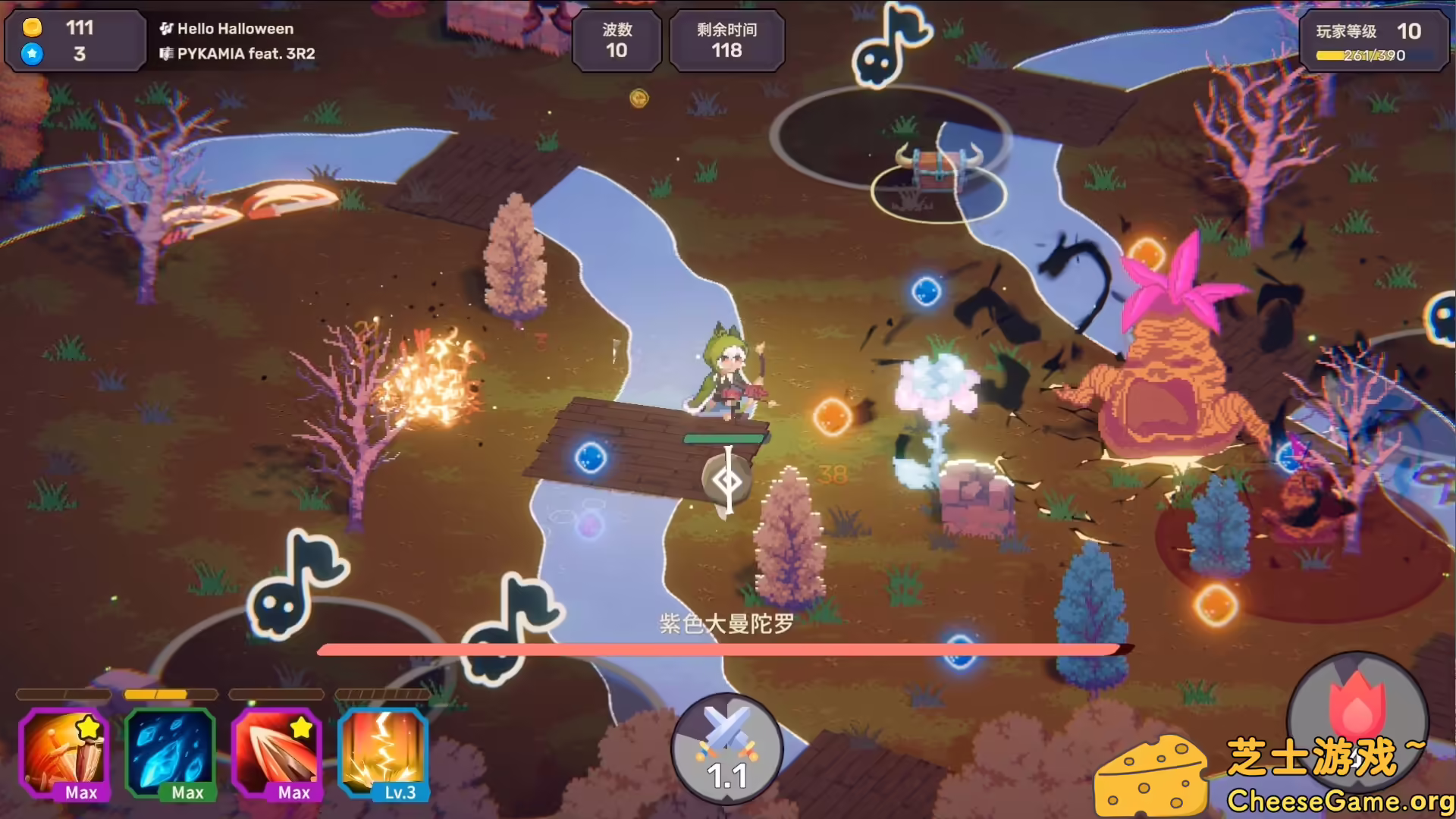Screen dimensions: 1456x819
Task: Click the gold coin icon showing 111
Action: click(32, 29)
